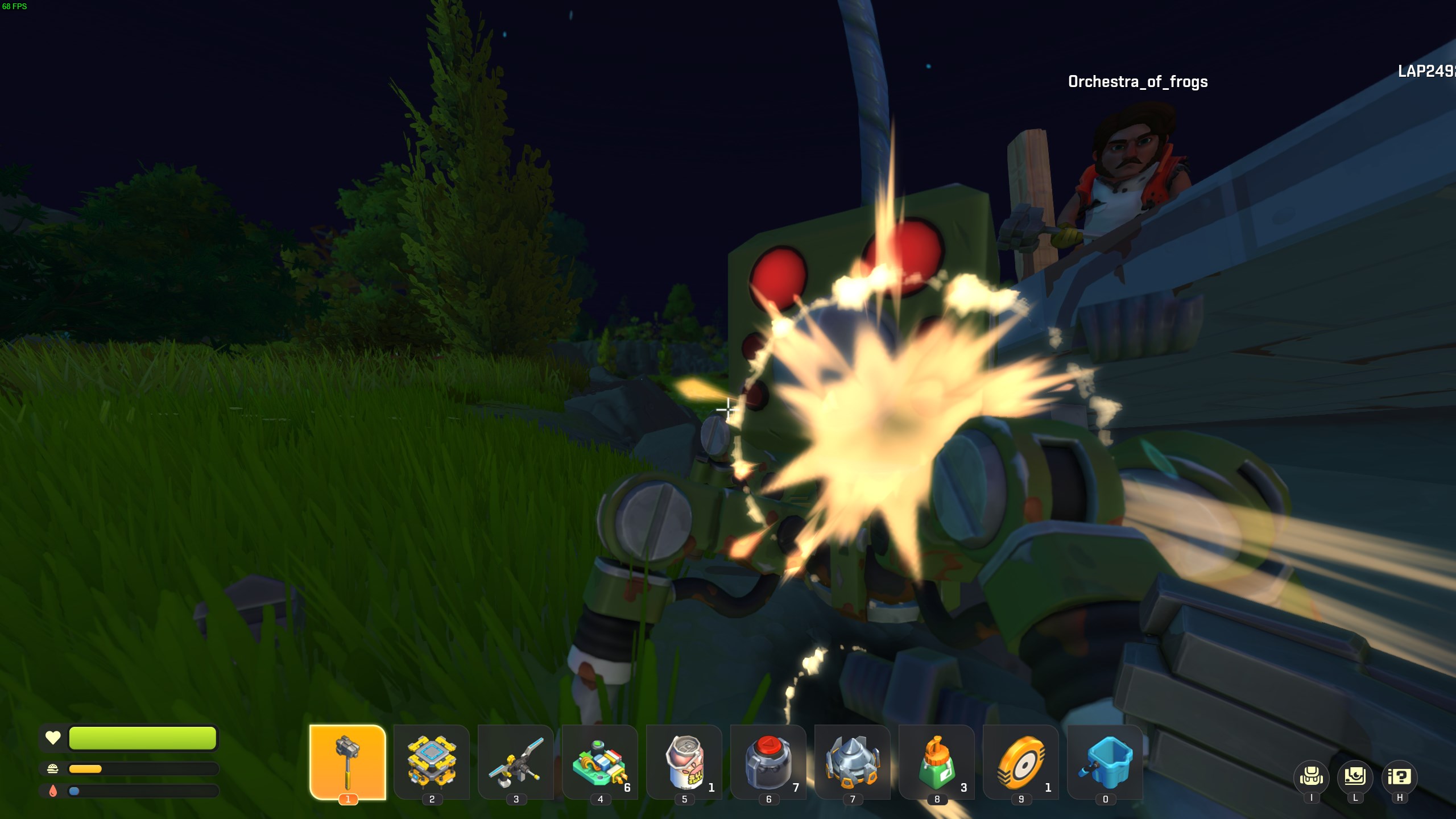
Task: Select the green circuit board slot
Action: (600, 762)
